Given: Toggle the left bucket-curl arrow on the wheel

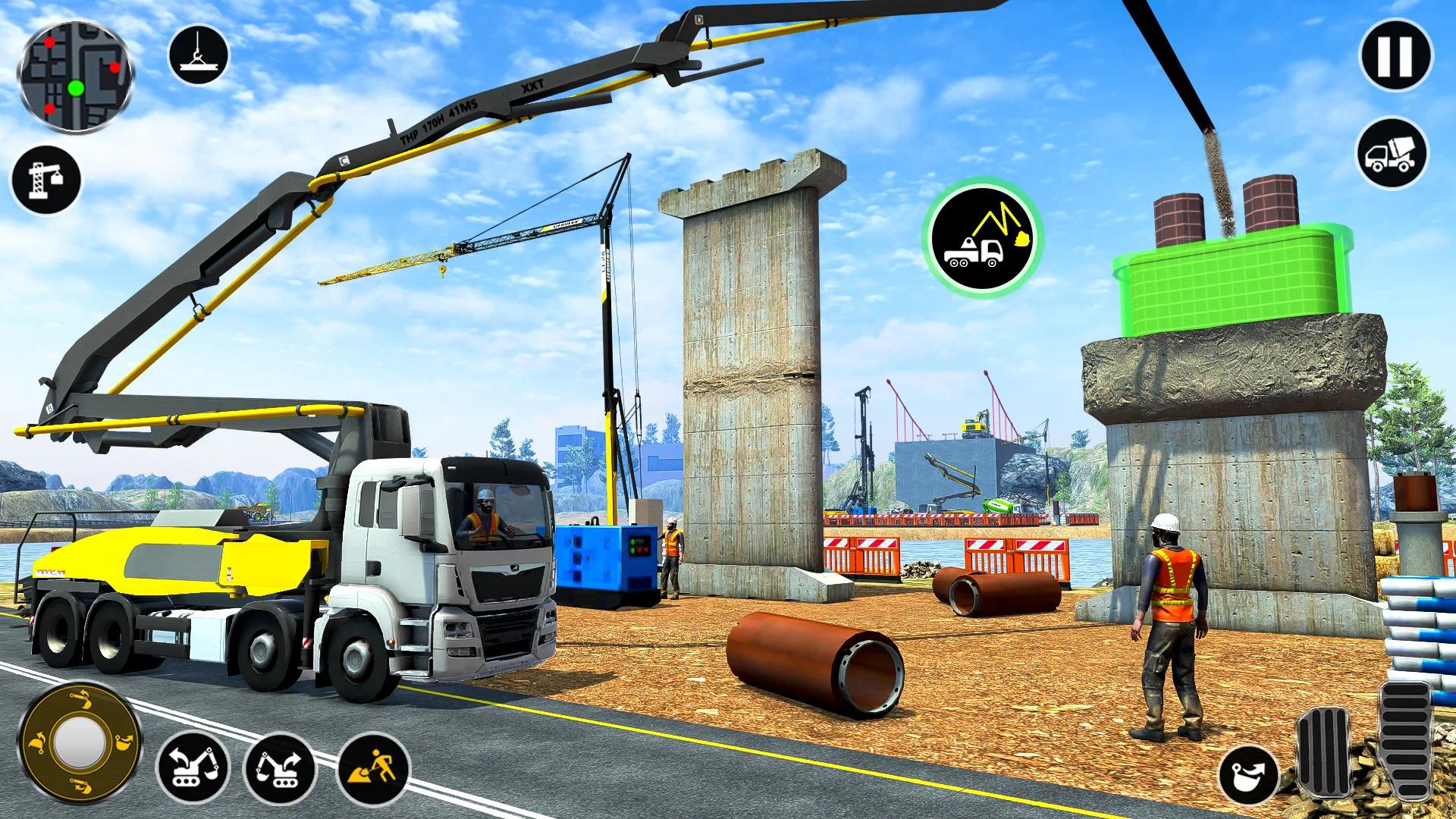Looking at the screenshot, I should coord(37,742).
